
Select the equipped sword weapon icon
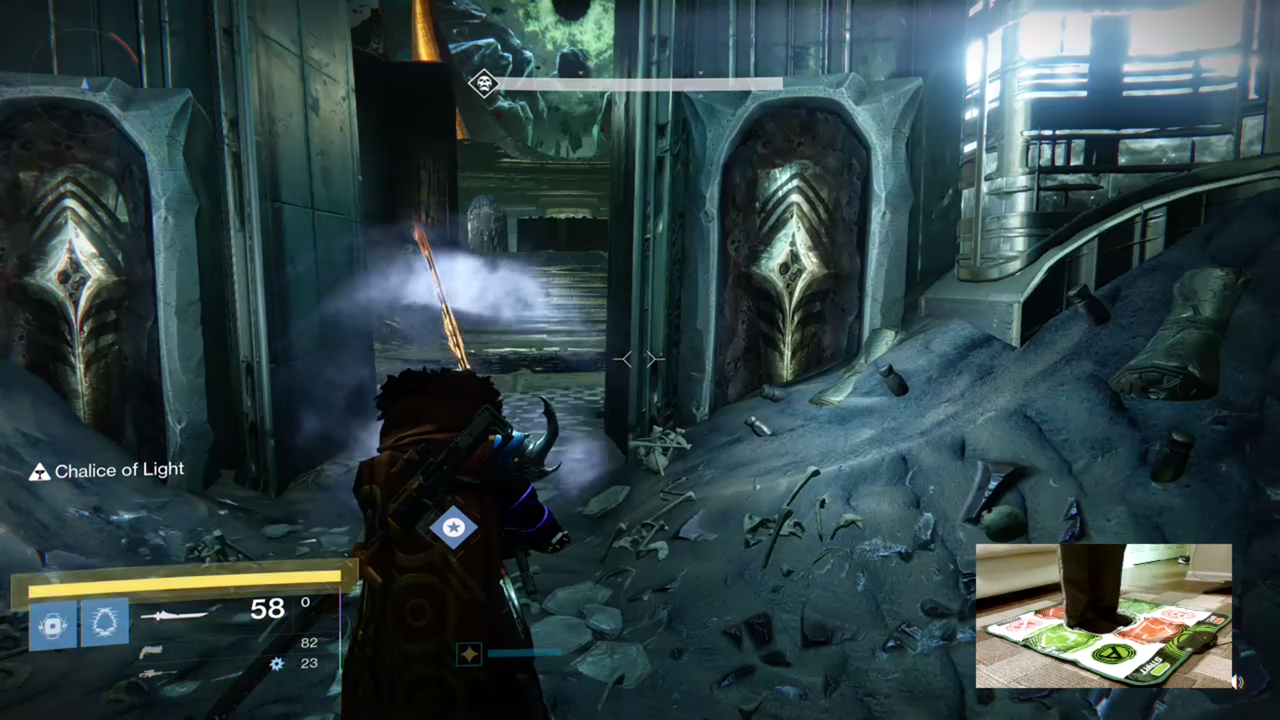(x=175, y=615)
